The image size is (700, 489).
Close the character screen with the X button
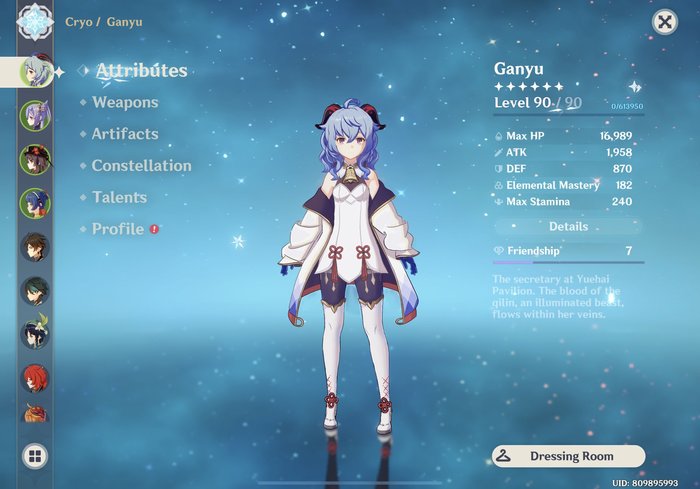point(664,23)
